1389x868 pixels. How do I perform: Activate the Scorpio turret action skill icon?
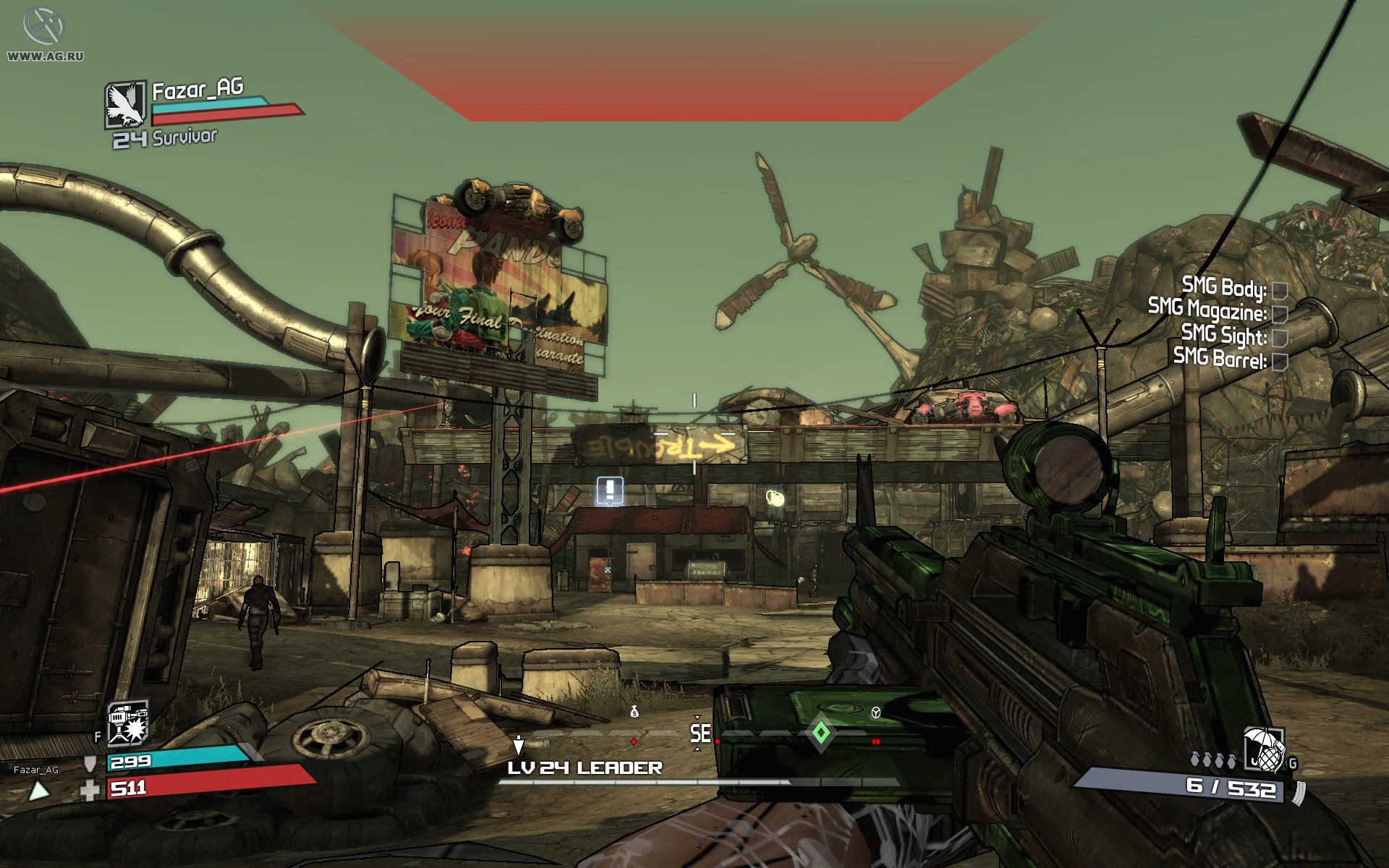coord(127,722)
